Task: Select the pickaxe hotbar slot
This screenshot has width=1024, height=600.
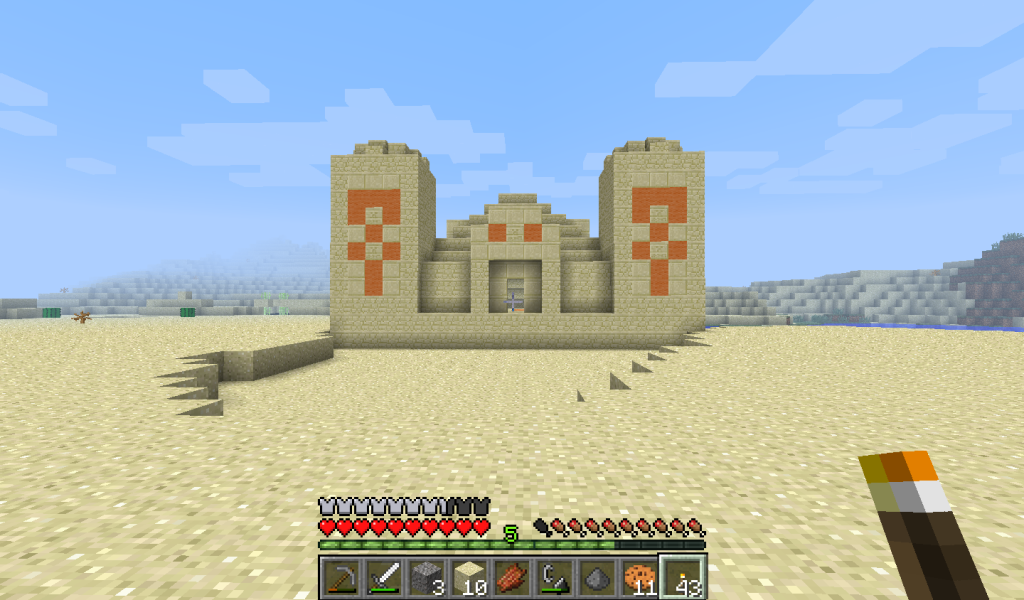Action: pos(340,577)
